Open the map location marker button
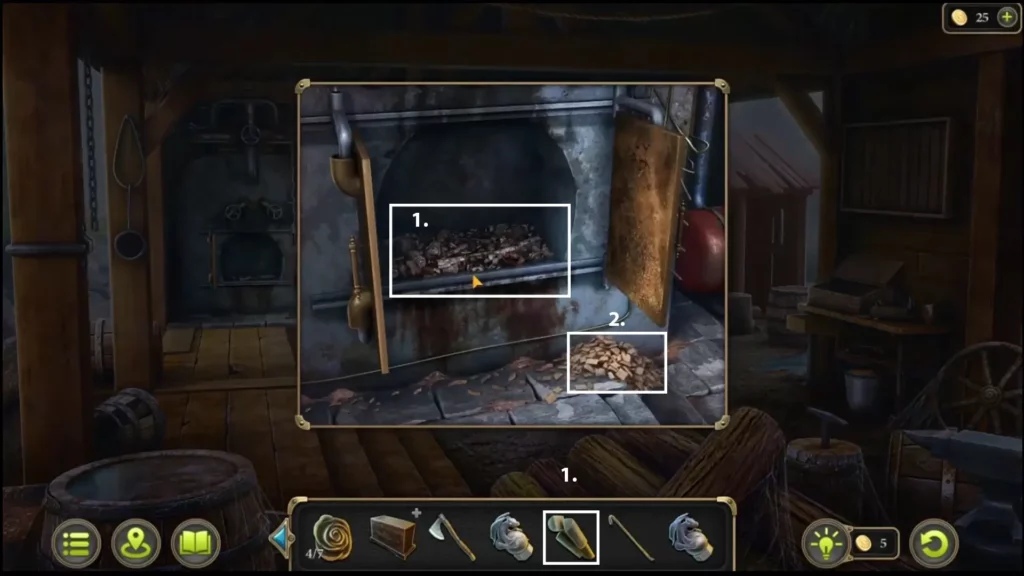1024x576 pixels. pos(136,543)
